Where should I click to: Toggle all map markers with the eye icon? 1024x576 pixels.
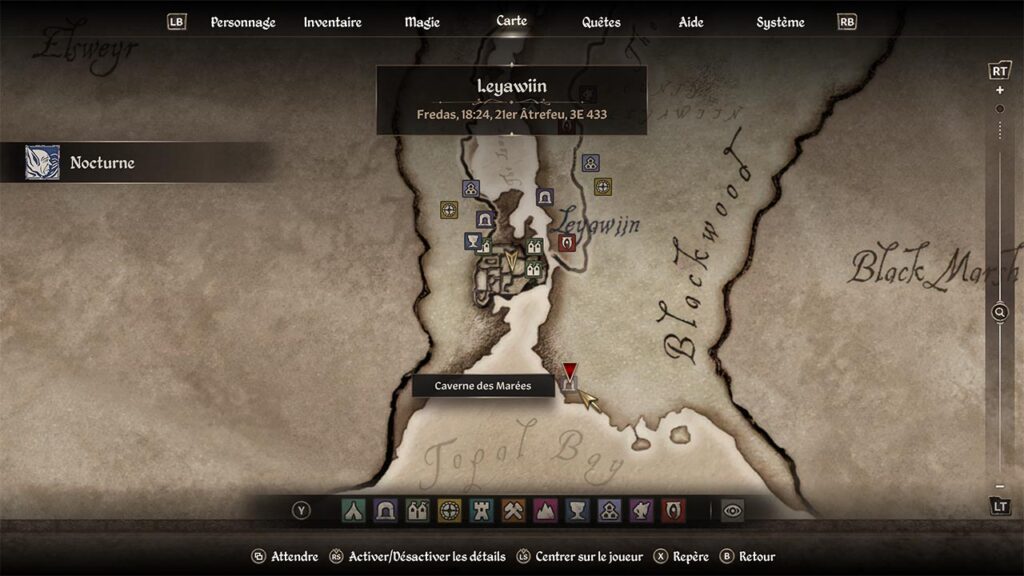732,511
